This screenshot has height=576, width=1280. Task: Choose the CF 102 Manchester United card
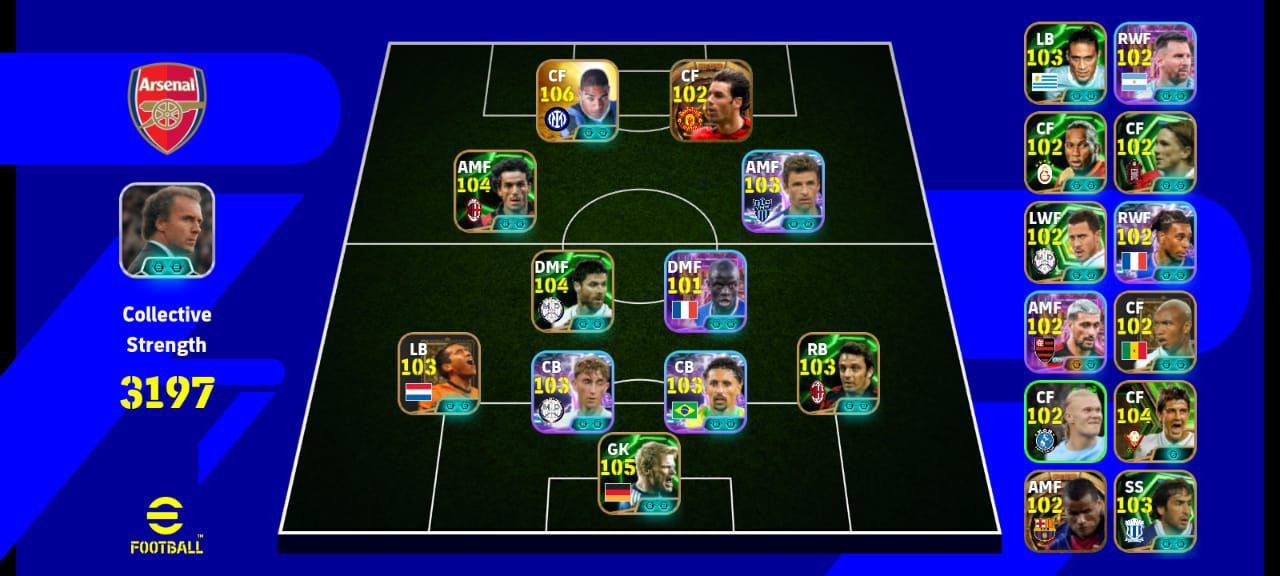click(711, 101)
